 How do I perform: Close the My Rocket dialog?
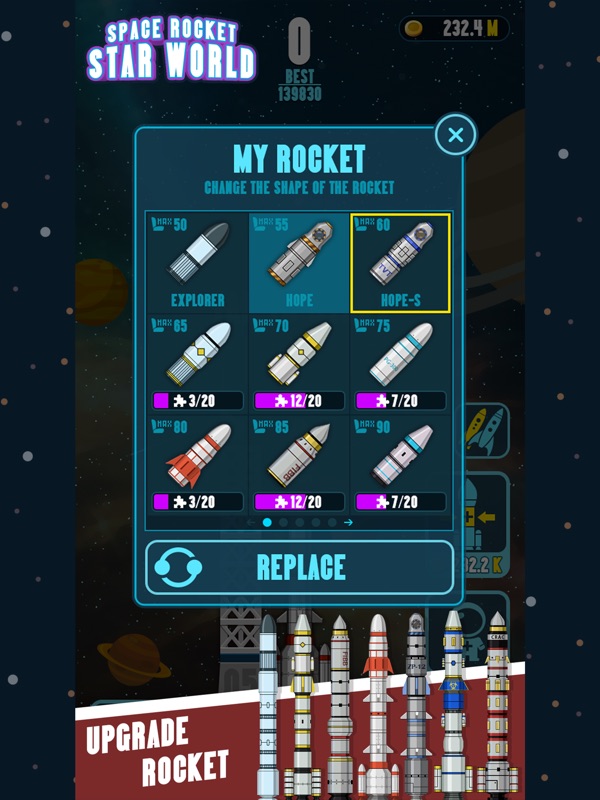(455, 135)
